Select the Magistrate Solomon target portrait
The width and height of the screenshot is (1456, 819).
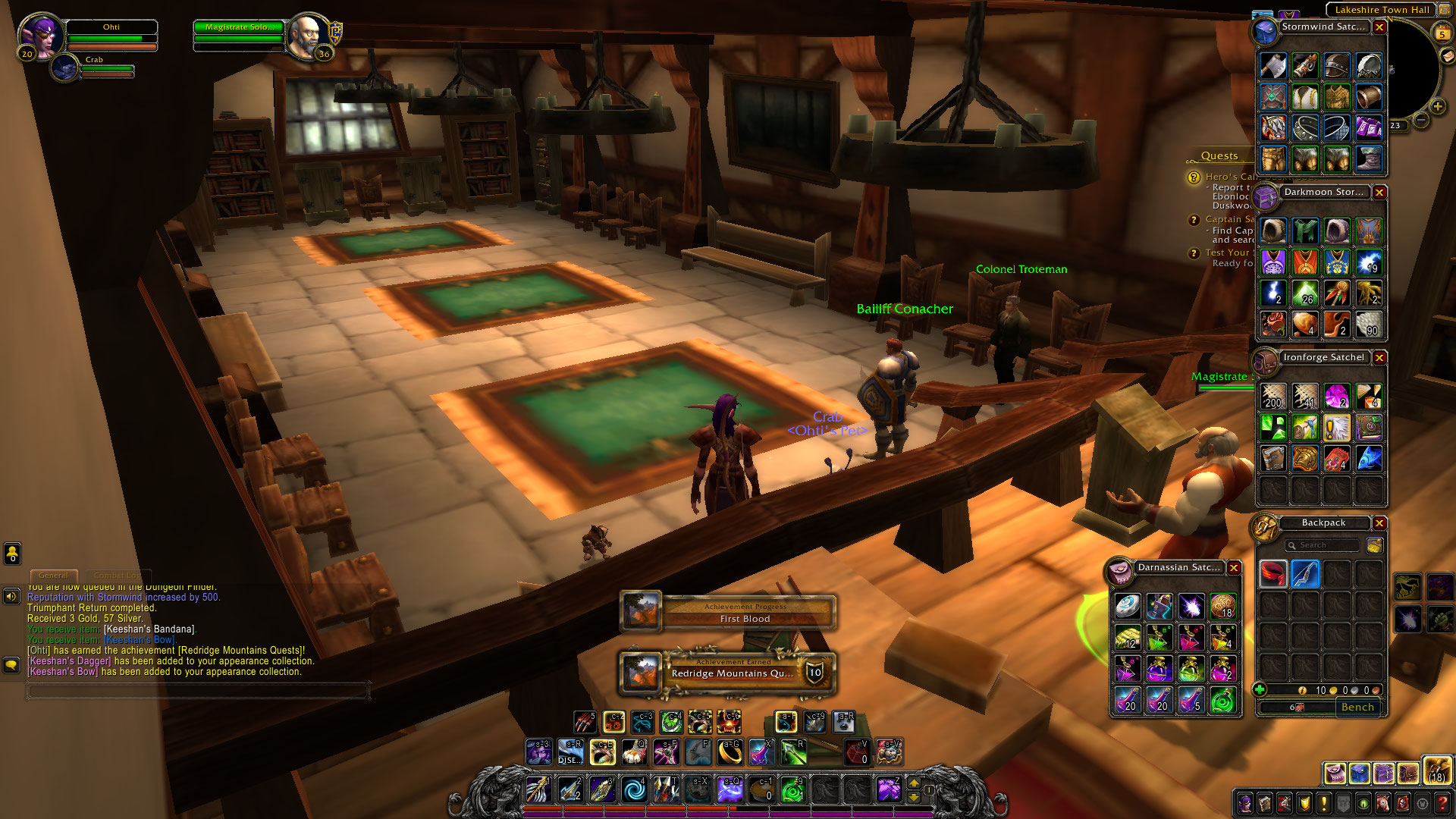(x=308, y=35)
